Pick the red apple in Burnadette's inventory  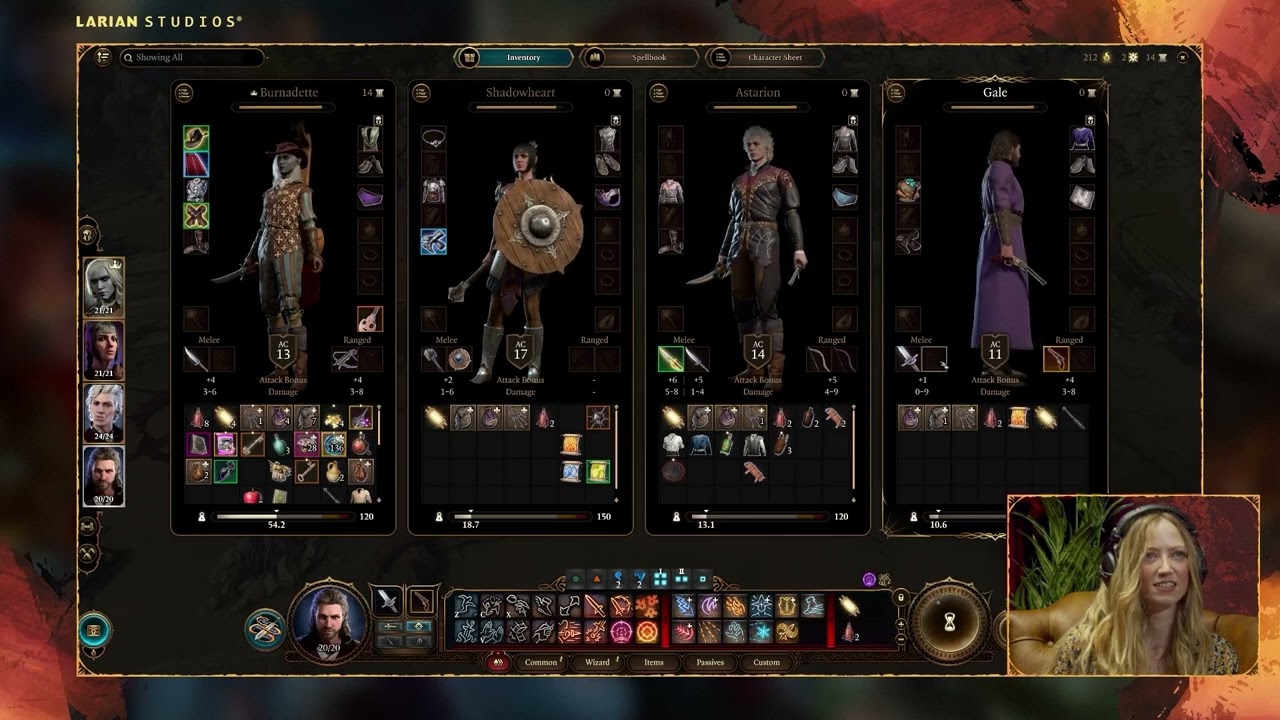pos(252,496)
